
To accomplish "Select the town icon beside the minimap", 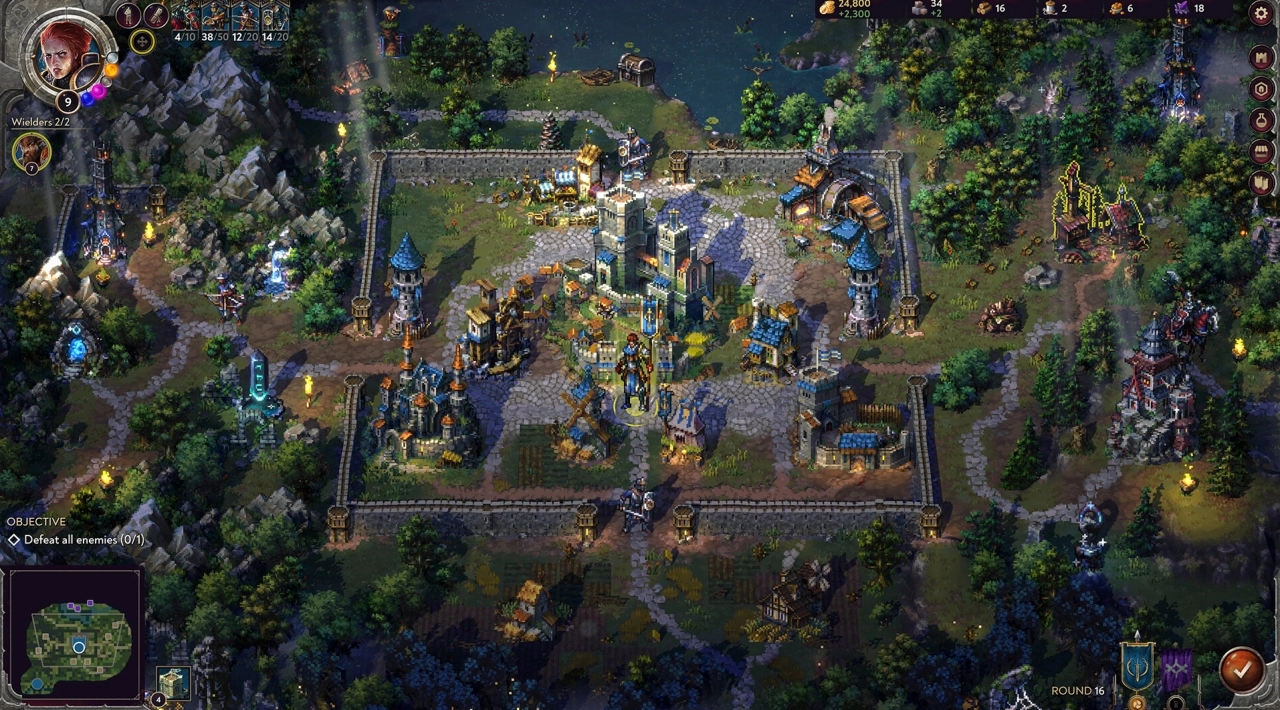I will [173, 682].
